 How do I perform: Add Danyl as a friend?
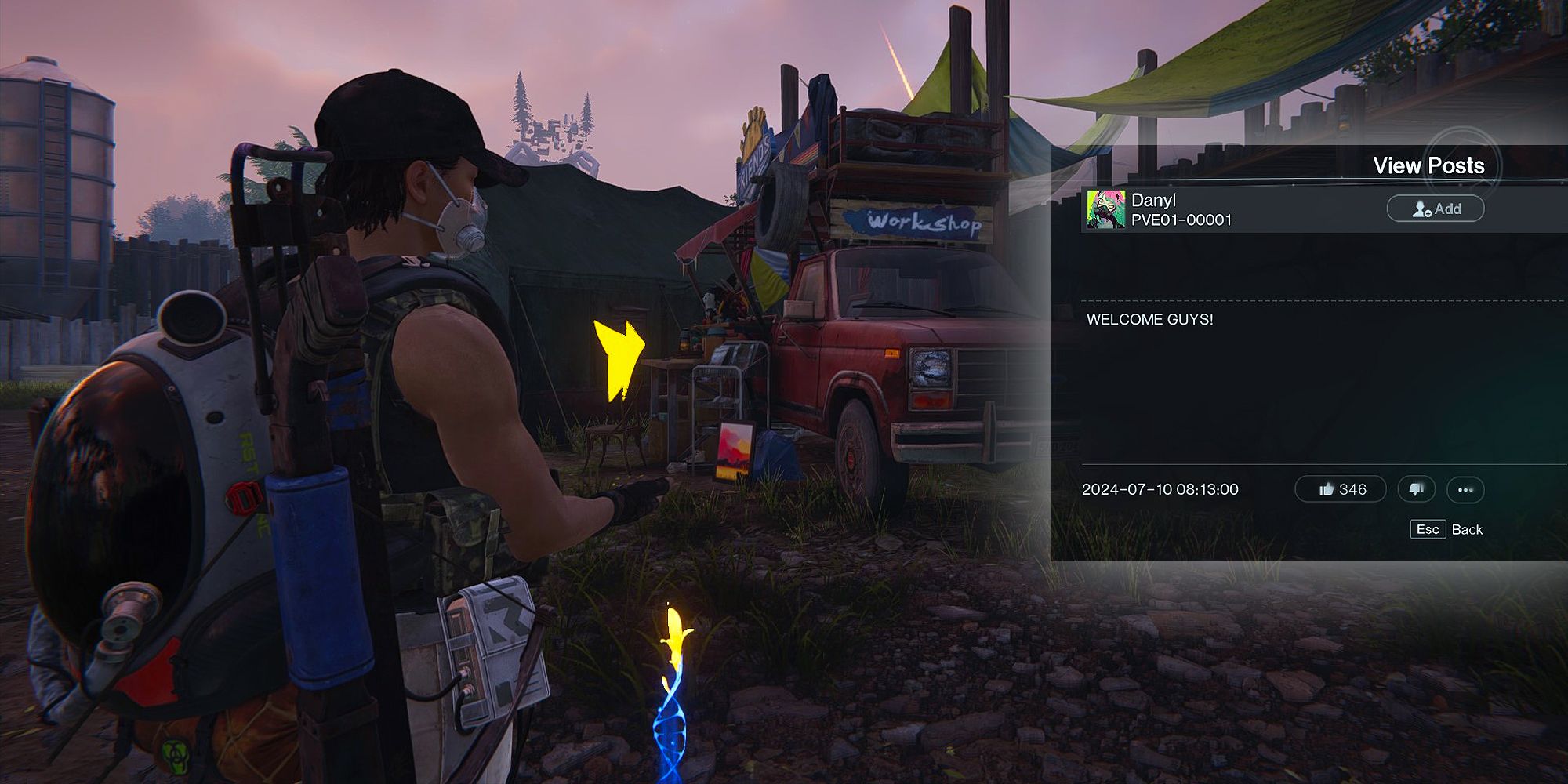[x=1435, y=209]
